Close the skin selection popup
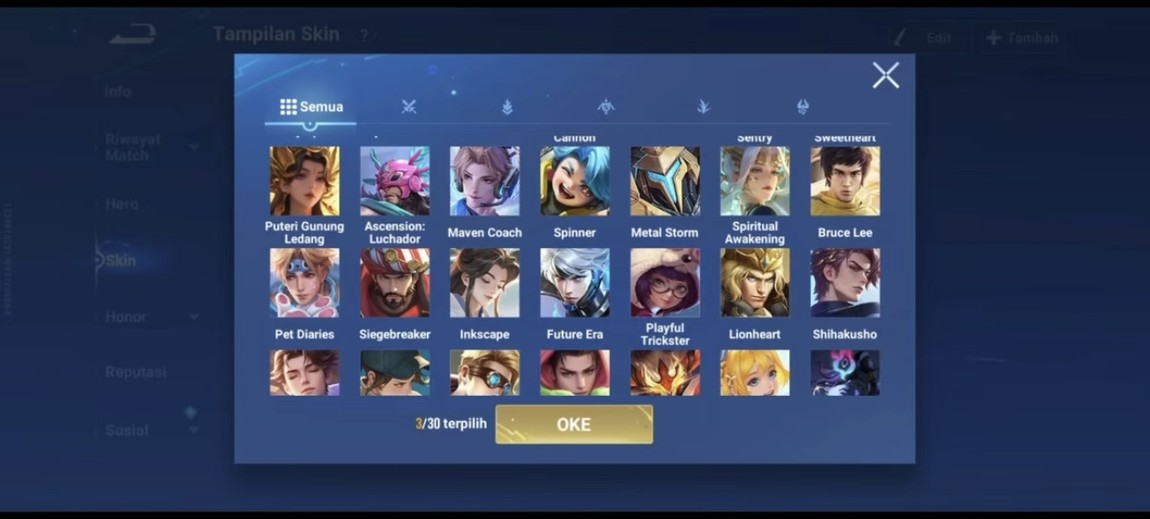1150x519 pixels. click(885, 75)
